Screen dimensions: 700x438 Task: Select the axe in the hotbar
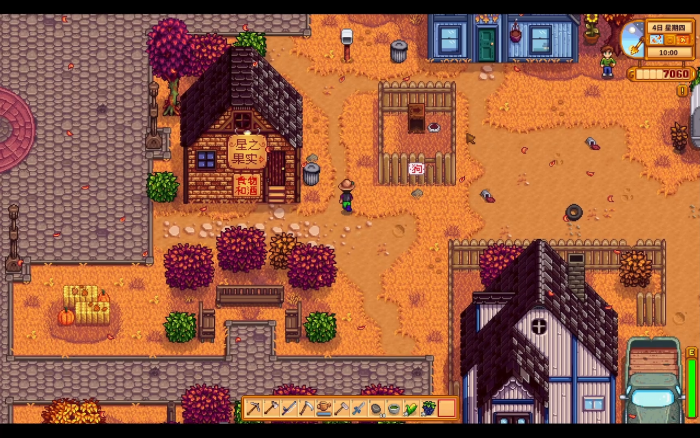point(271,408)
